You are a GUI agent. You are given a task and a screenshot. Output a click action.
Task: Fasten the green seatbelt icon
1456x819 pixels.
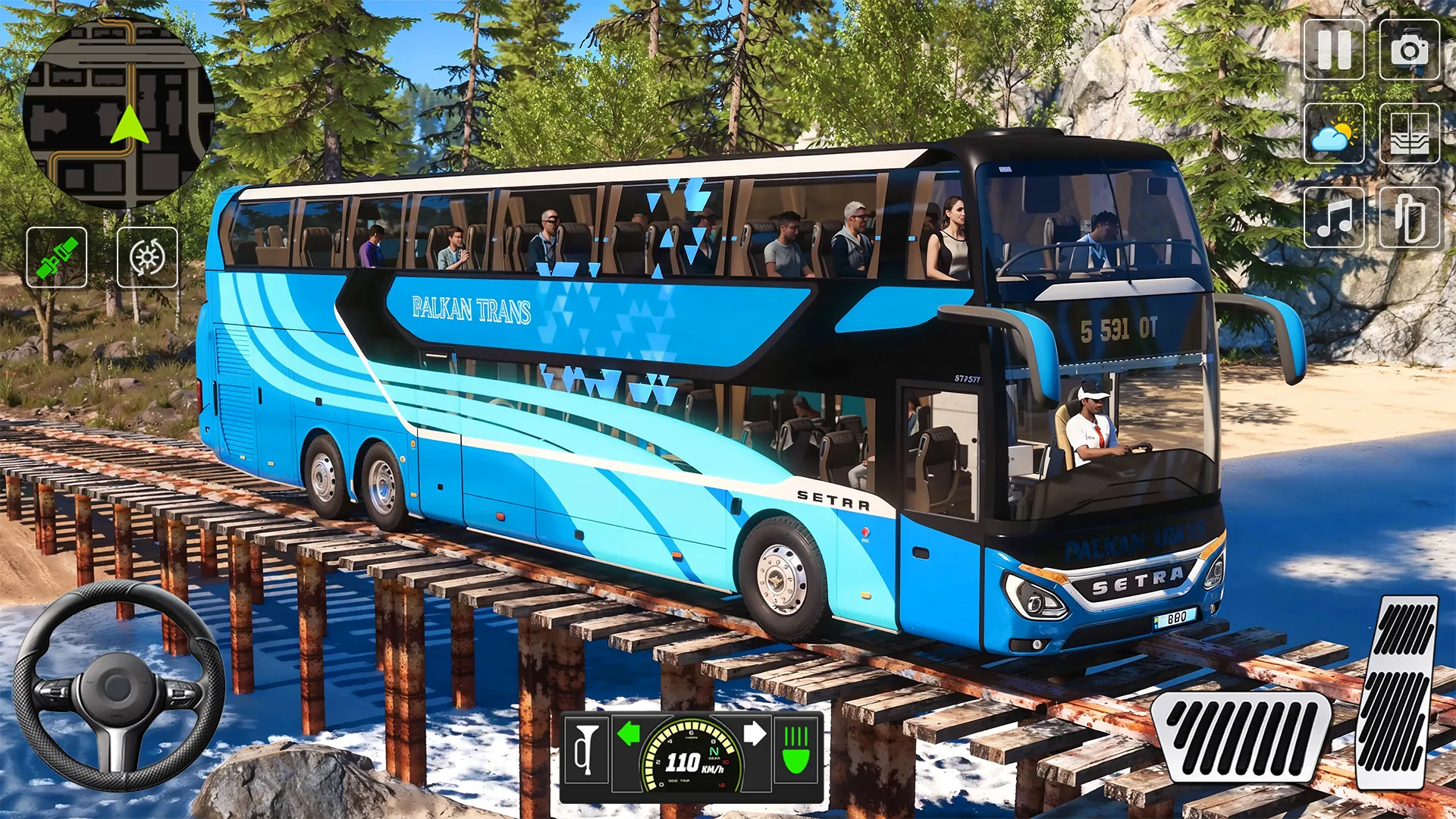(x=57, y=257)
